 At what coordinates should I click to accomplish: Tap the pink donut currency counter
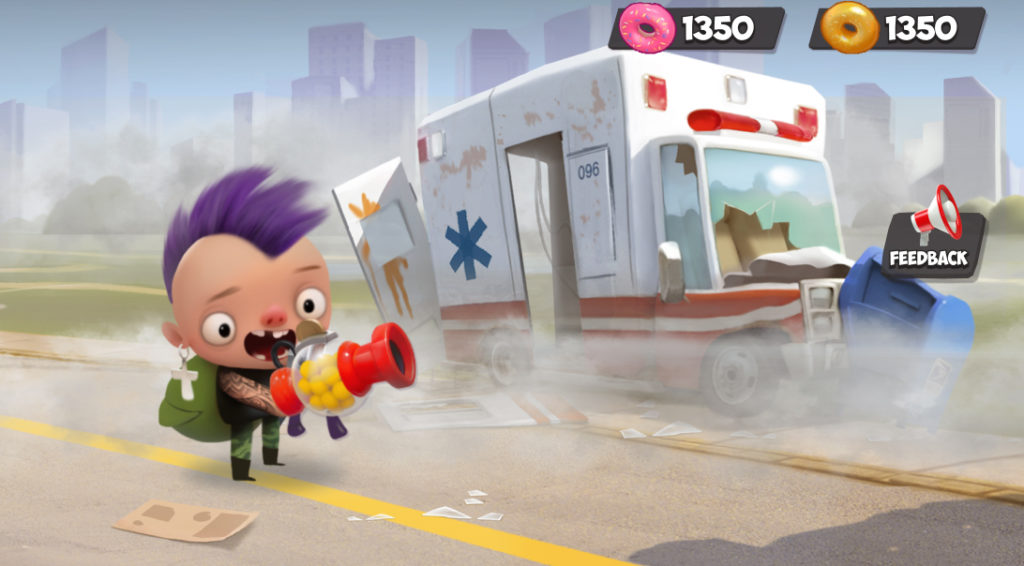pos(697,28)
